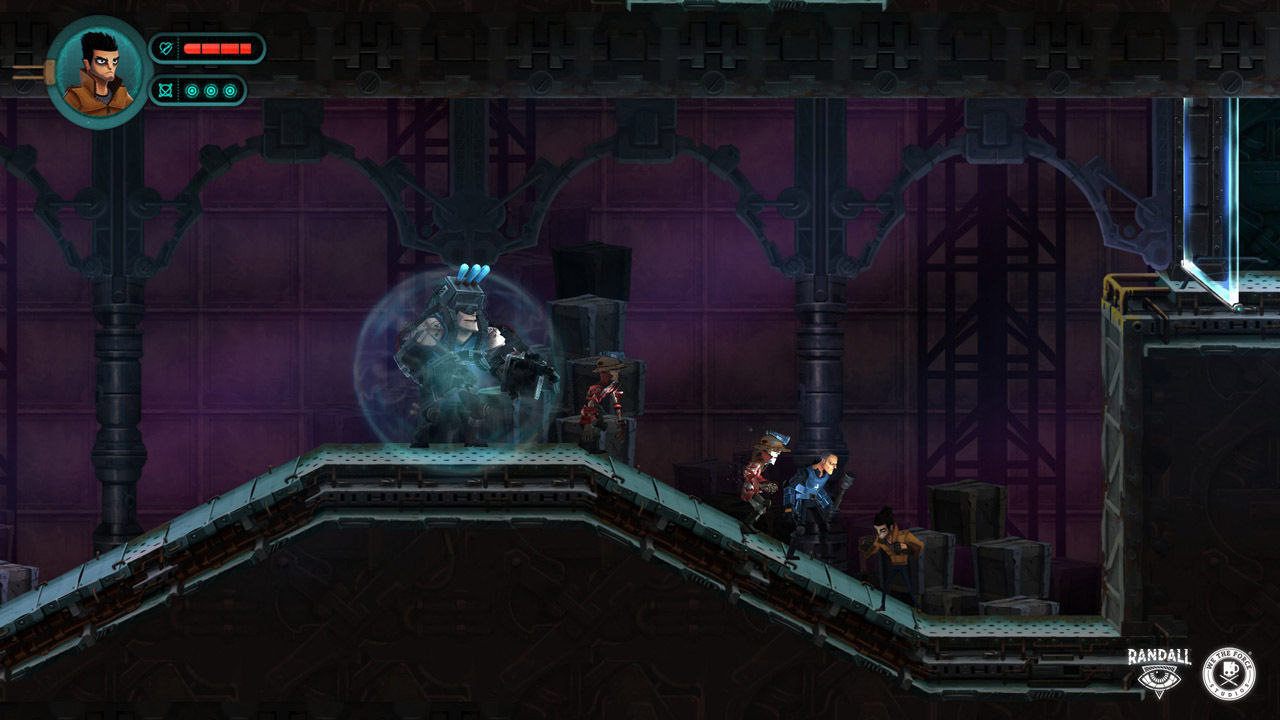Click the Randall eye logo
Screen dimensions: 1280x720
click(1158, 678)
